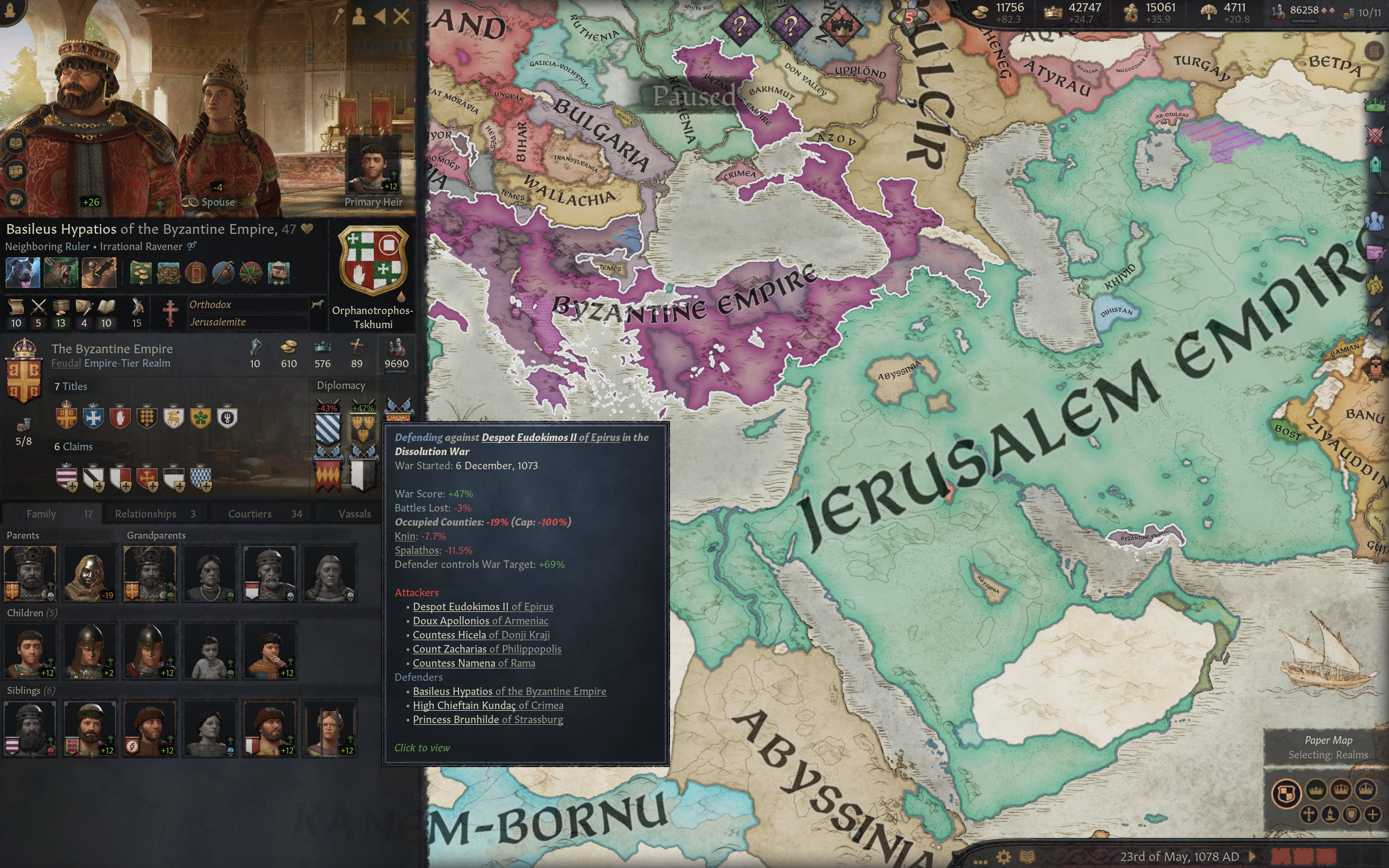Open the Byzantine Empire realm coat of arms
1389x868 pixels.
coord(24,373)
